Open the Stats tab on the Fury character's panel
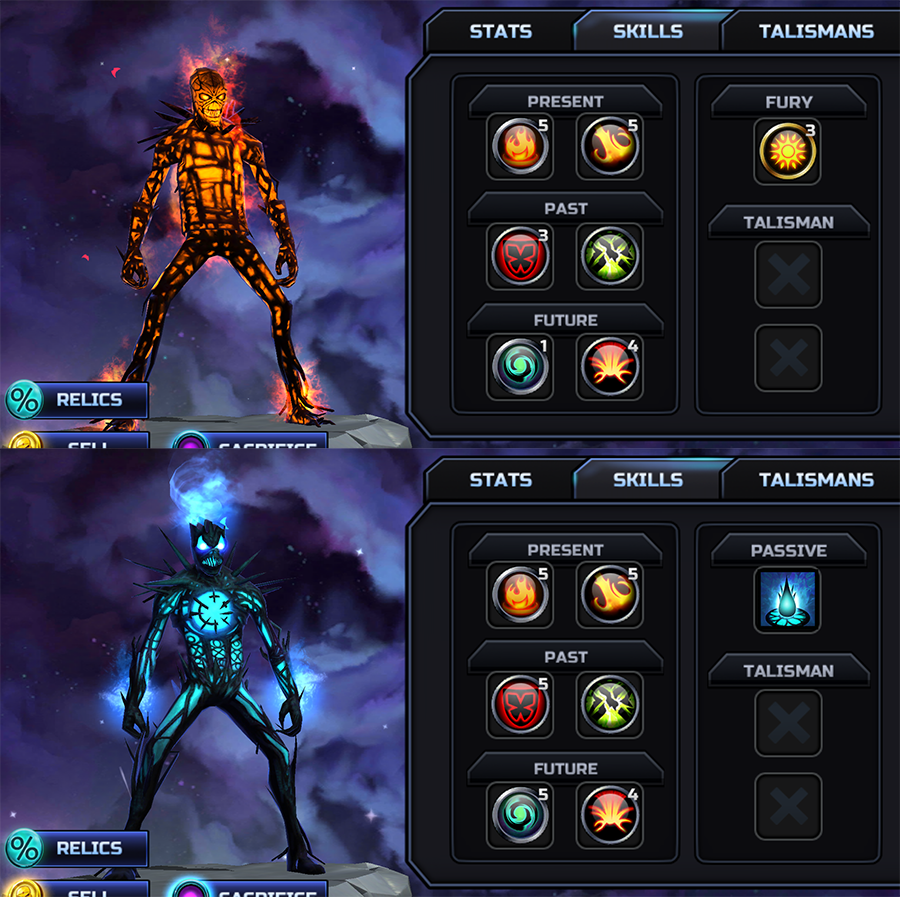The image size is (900, 897). 500,31
